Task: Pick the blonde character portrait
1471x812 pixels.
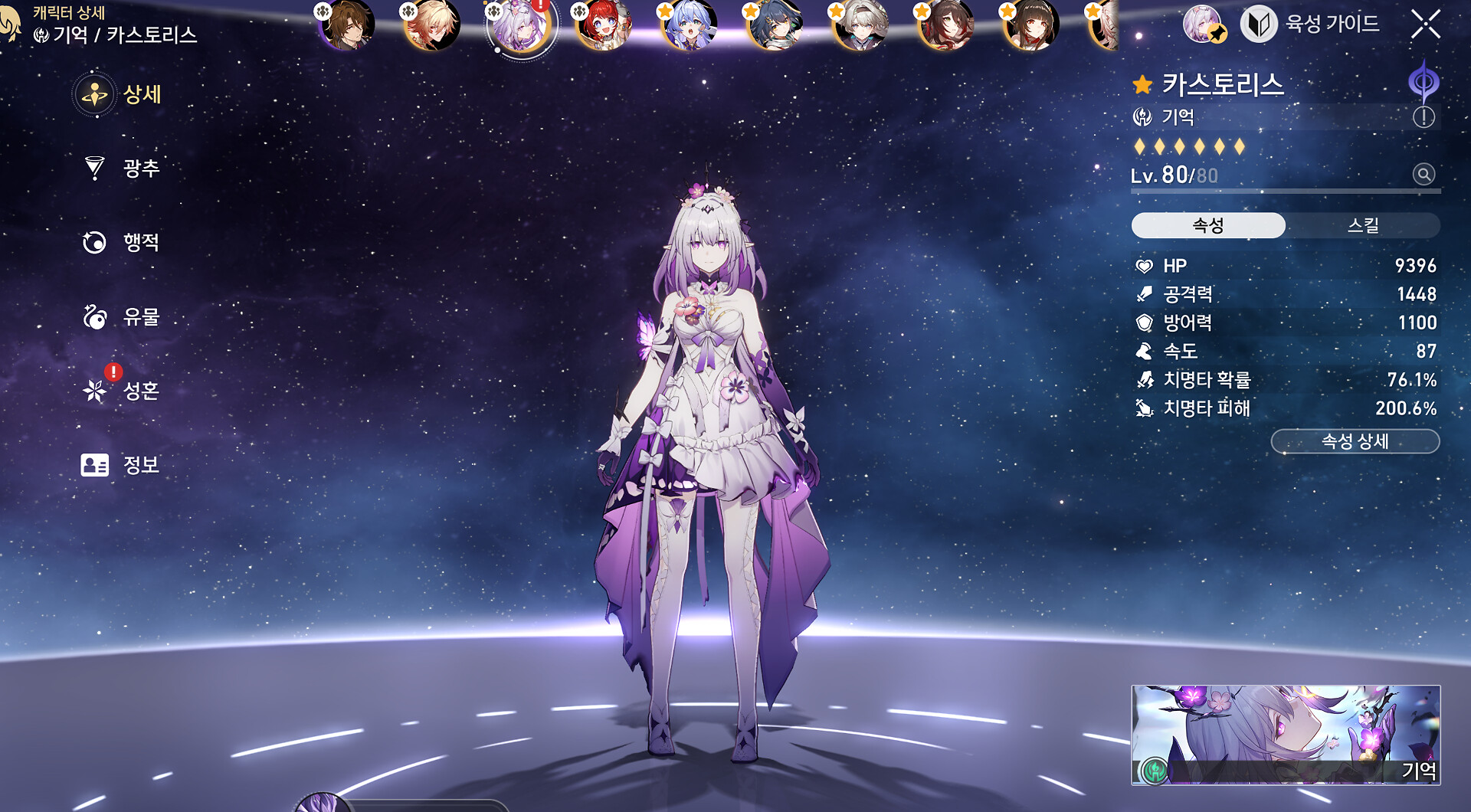Action: [434, 25]
